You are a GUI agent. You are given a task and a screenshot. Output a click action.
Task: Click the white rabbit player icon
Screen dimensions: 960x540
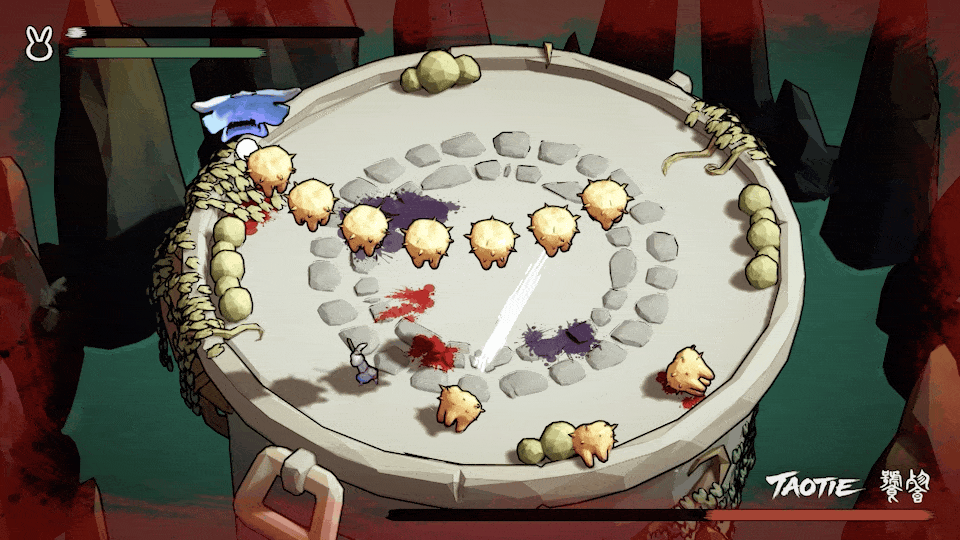[38, 45]
